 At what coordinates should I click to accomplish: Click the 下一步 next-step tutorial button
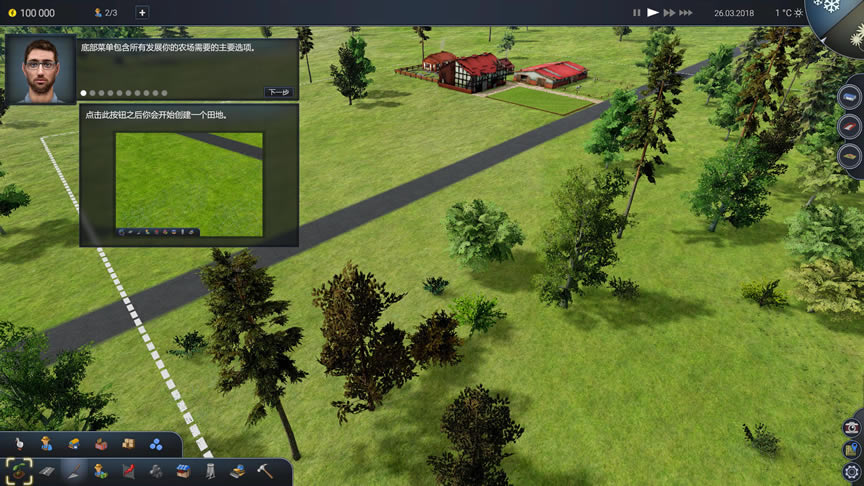click(x=278, y=92)
